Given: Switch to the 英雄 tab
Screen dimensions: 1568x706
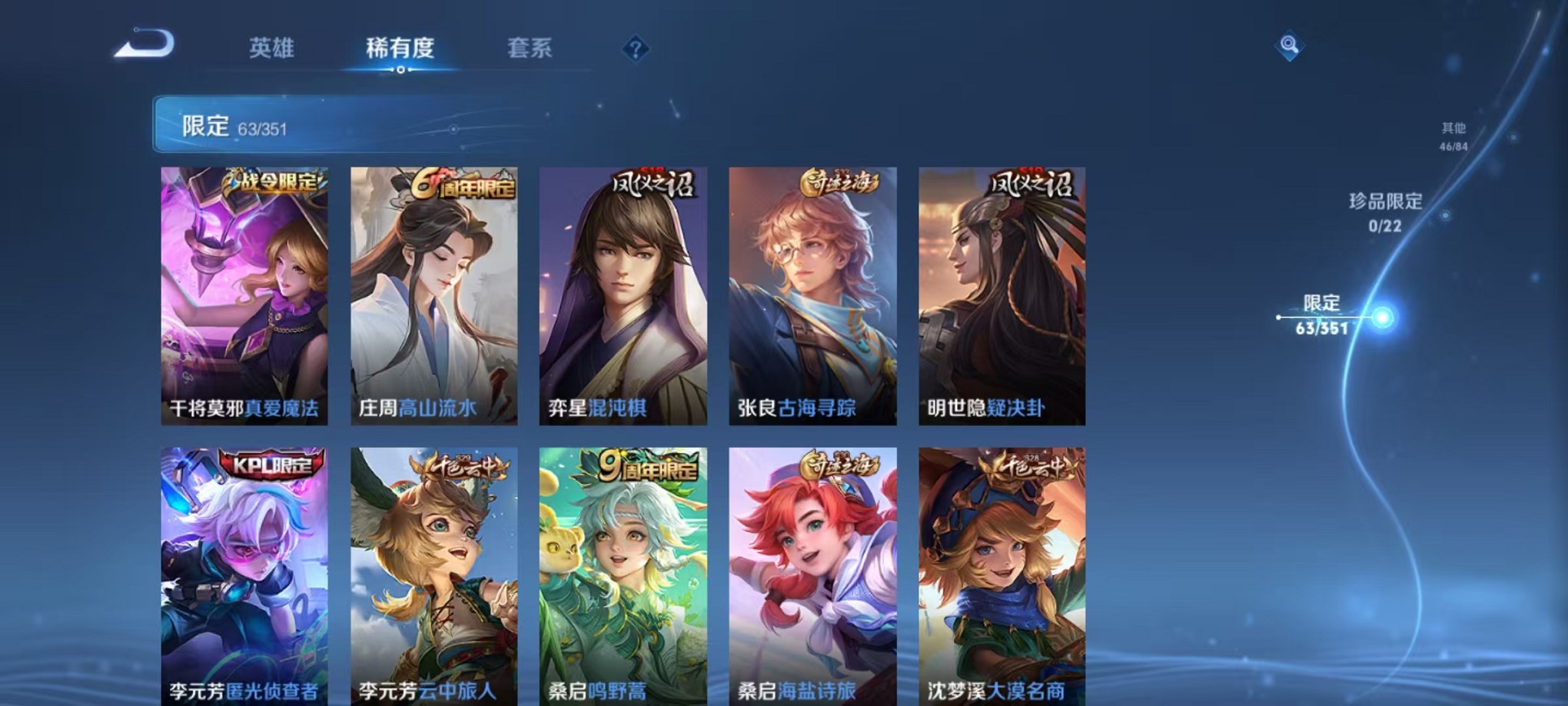Looking at the screenshot, I should pos(271,48).
